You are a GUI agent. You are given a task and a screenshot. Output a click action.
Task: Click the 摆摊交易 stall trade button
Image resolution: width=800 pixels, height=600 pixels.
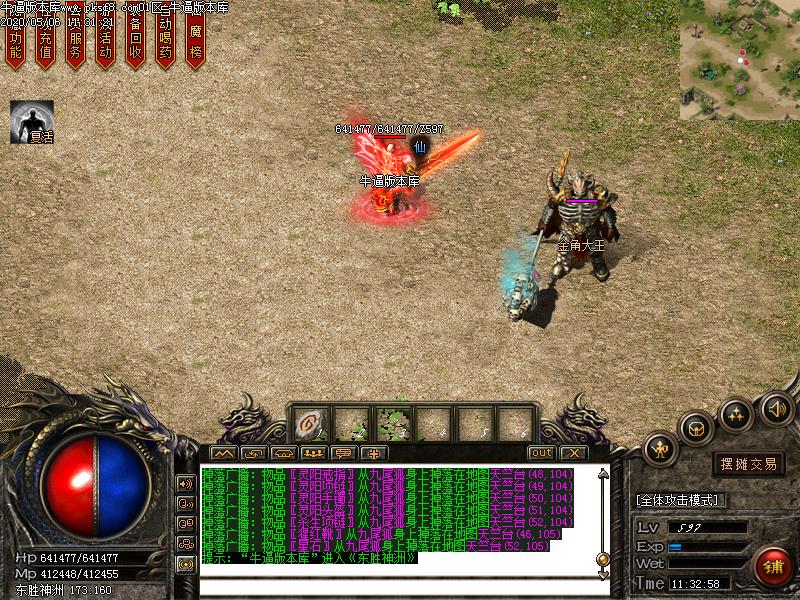coord(749,463)
